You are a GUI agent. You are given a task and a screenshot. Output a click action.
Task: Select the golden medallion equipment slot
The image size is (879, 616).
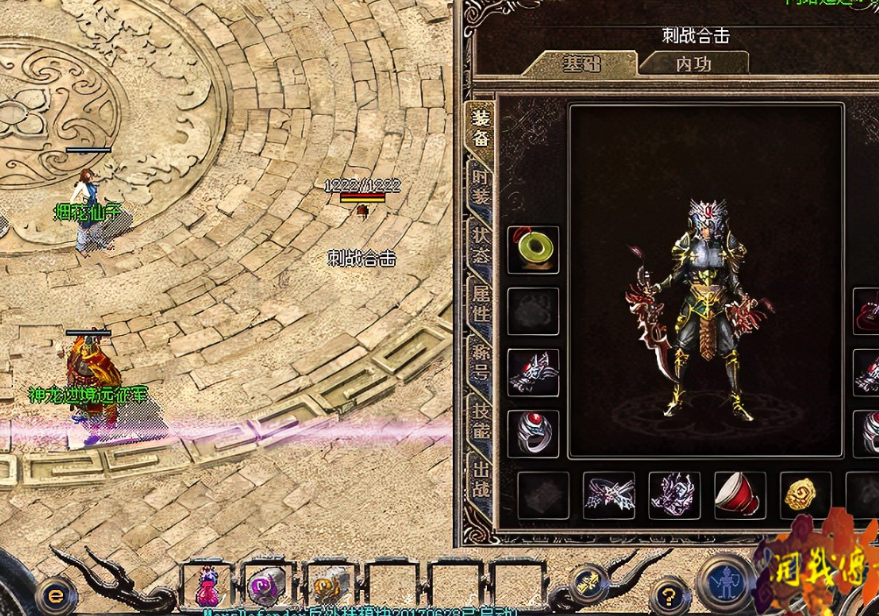[x=805, y=494]
